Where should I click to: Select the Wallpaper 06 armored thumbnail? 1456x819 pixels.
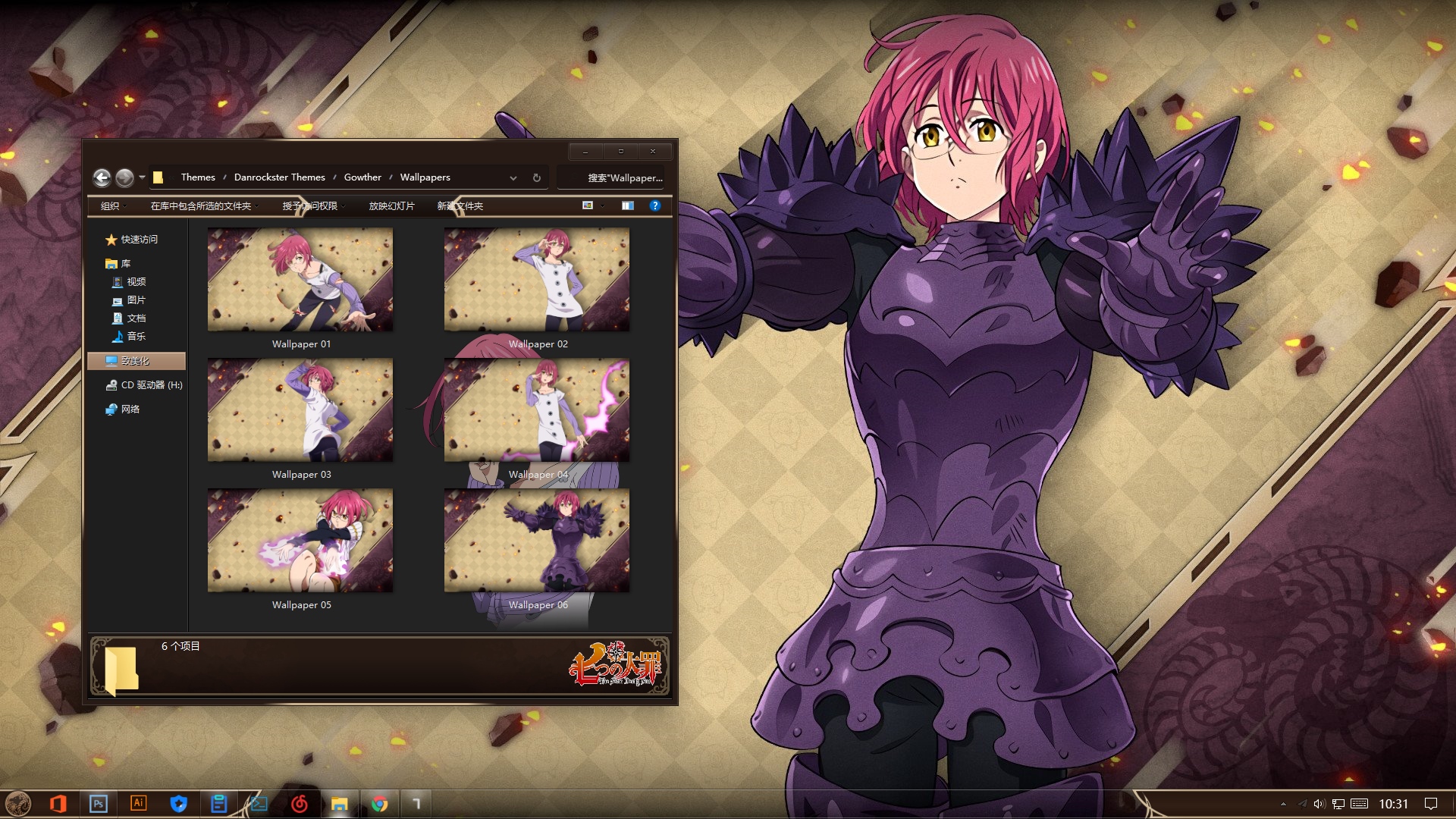(537, 541)
